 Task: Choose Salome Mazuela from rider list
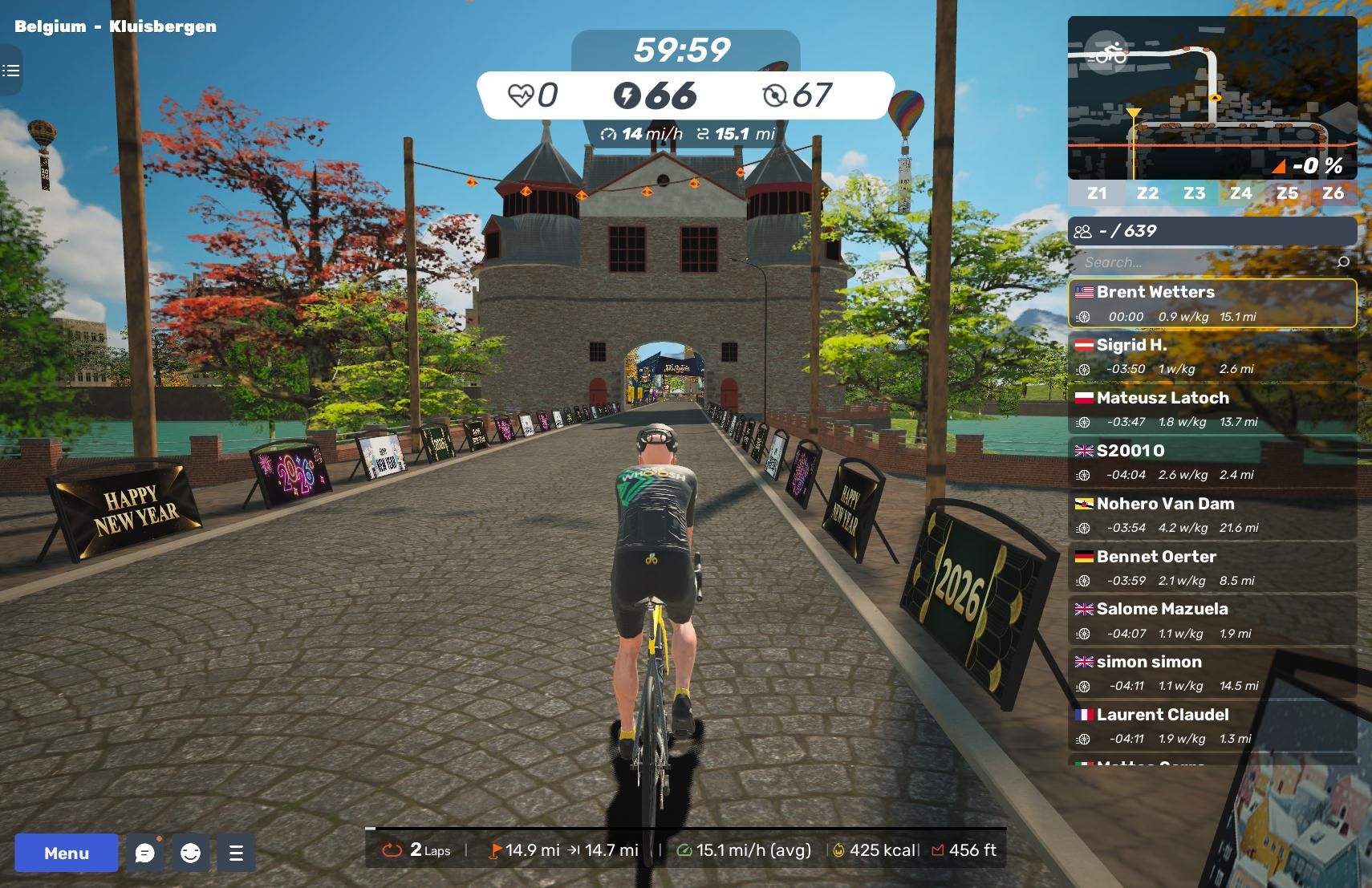point(1212,620)
